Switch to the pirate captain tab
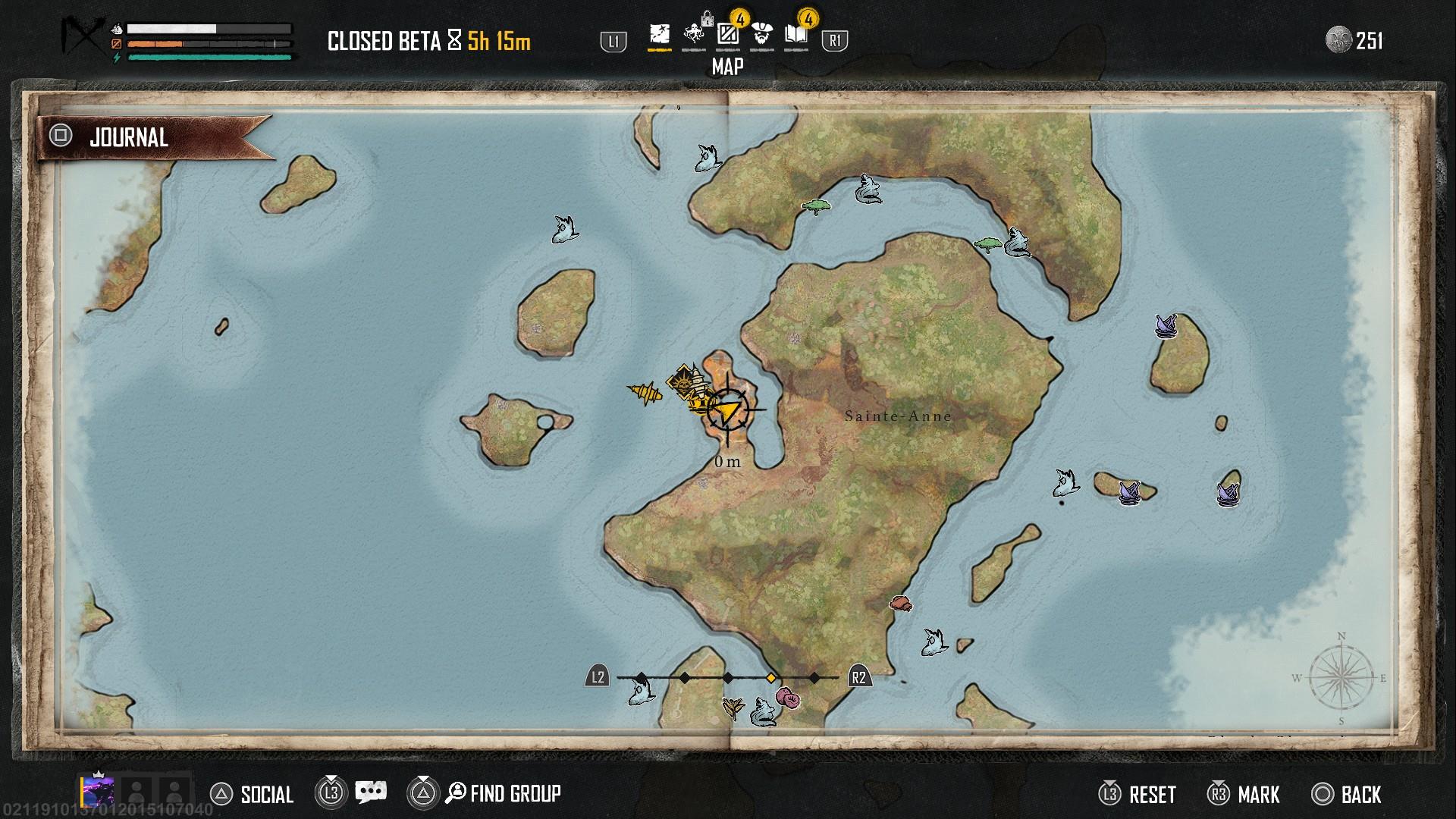The width and height of the screenshot is (1456, 819). pyautogui.click(x=762, y=36)
